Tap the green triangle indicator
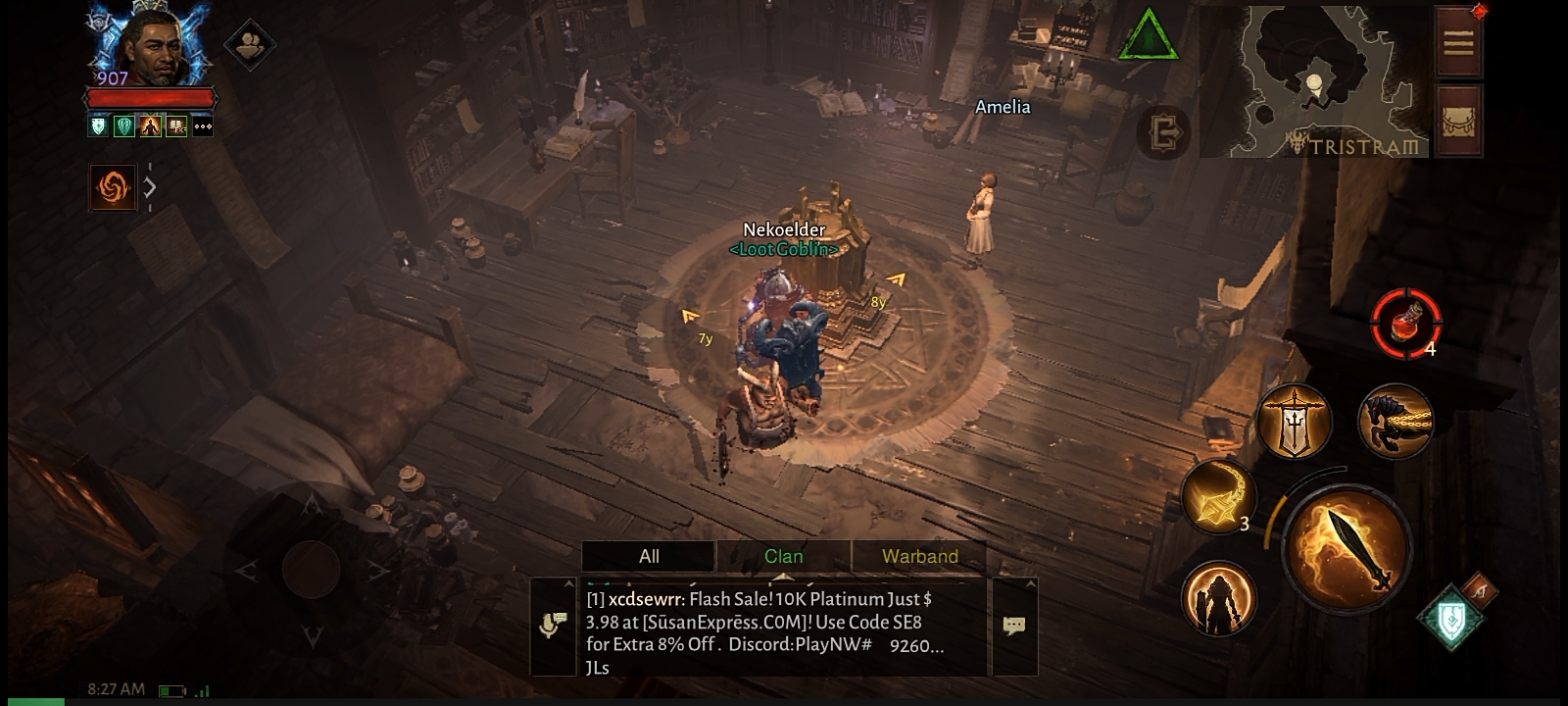Viewport: 1568px width, 706px height. (1149, 37)
